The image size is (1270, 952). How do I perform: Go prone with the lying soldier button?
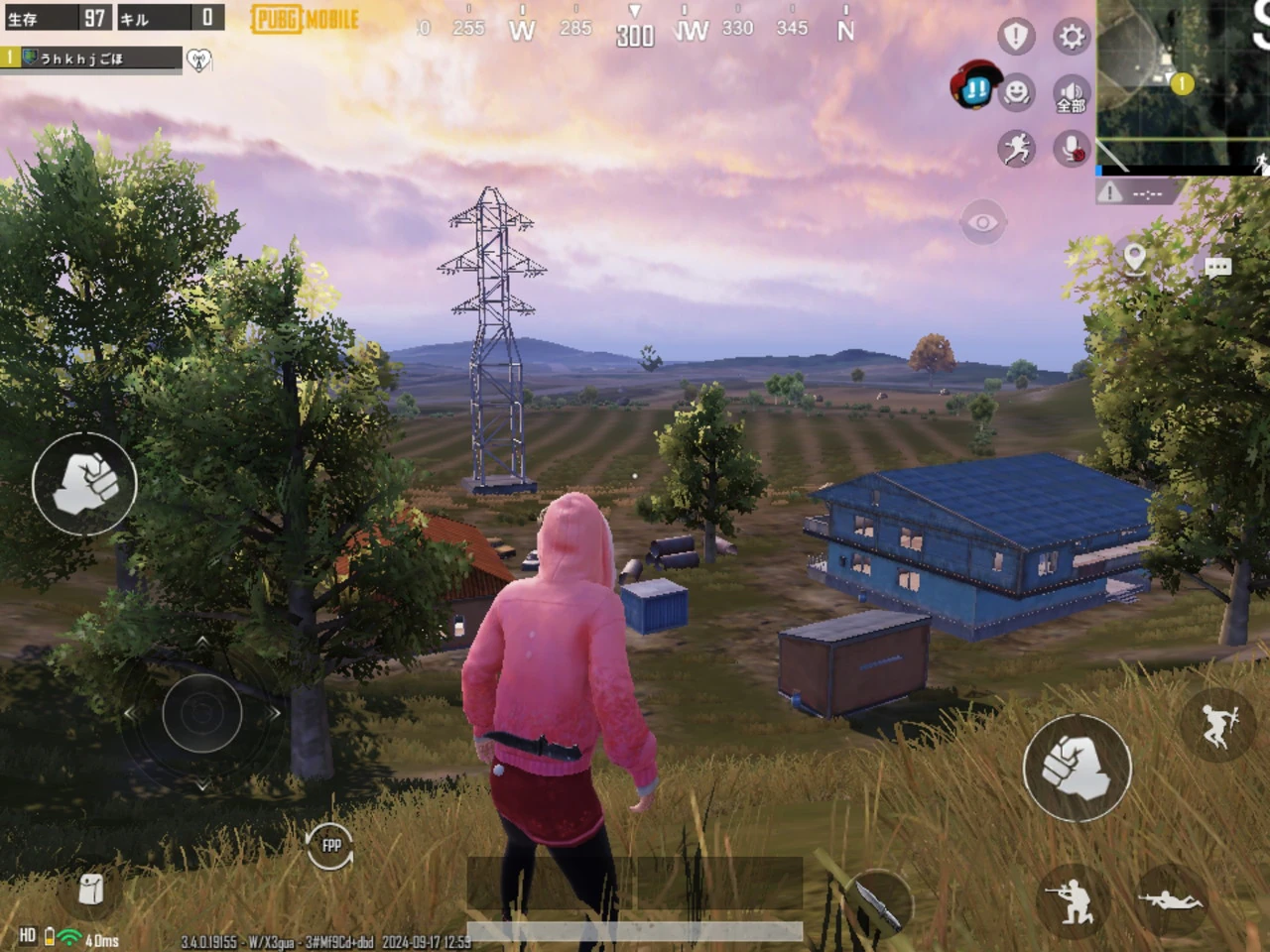(1171, 898)
